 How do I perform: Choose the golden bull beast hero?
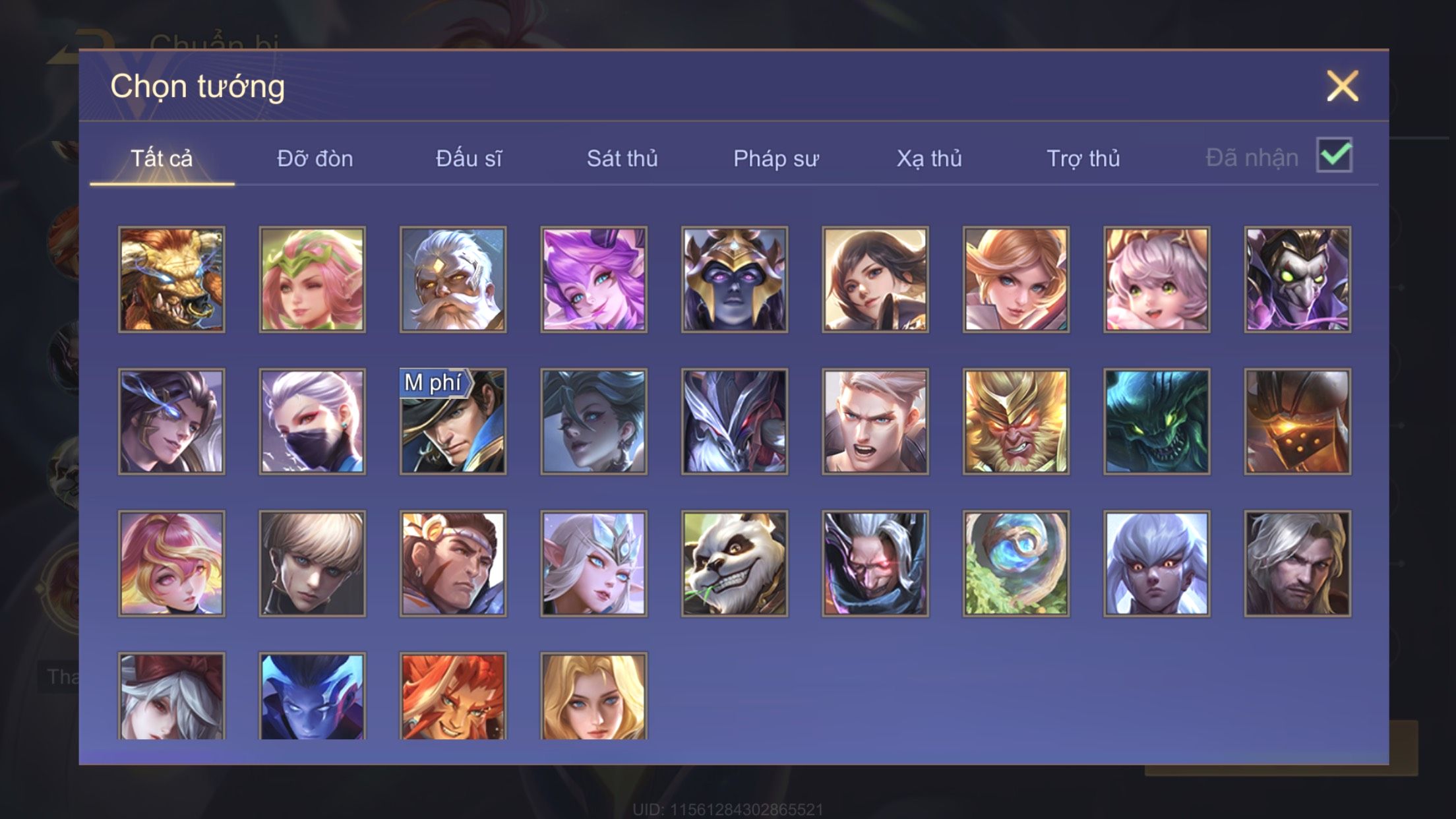click(171, 280)
